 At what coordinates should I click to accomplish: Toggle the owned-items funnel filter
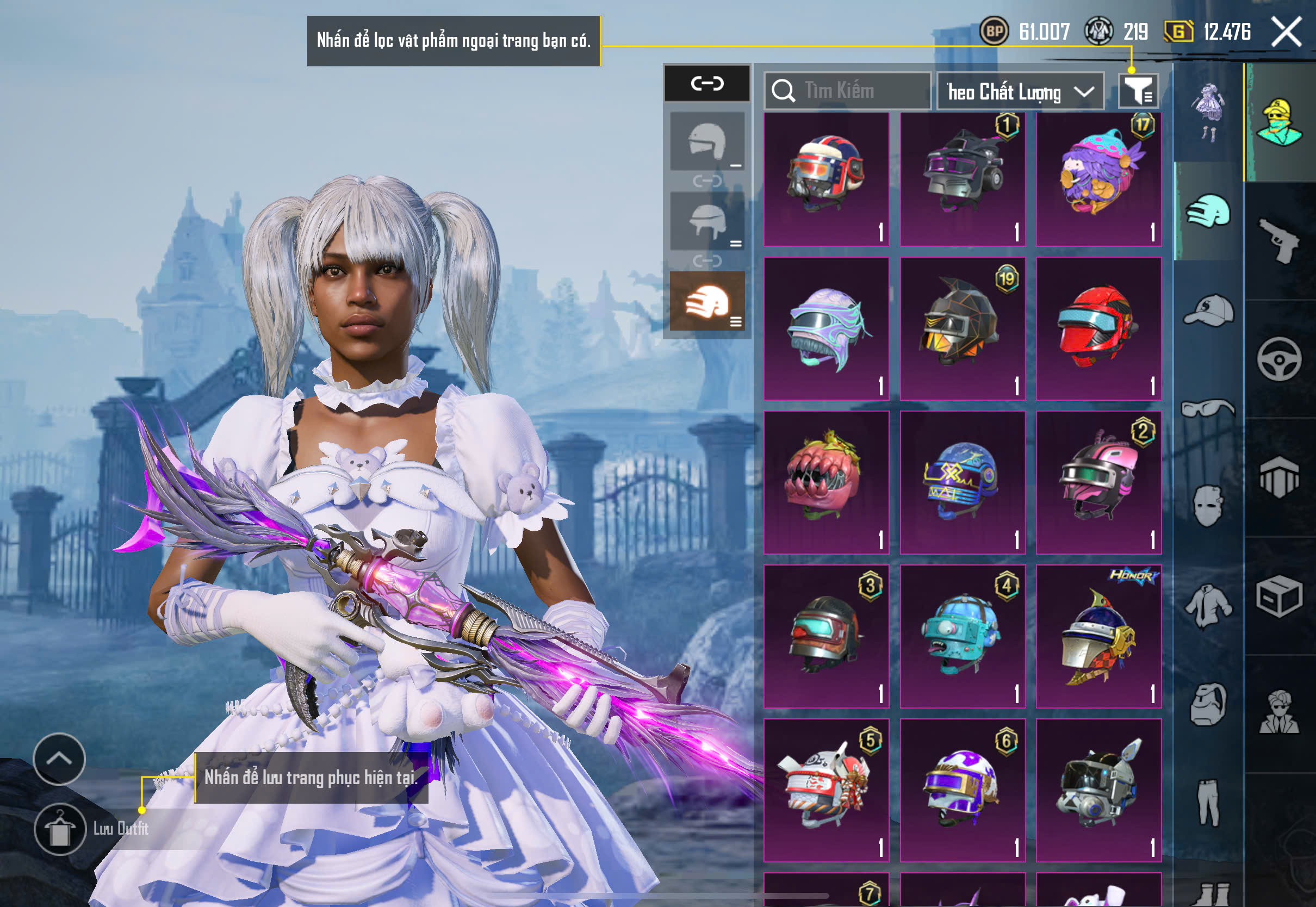tap(1138, 91)
